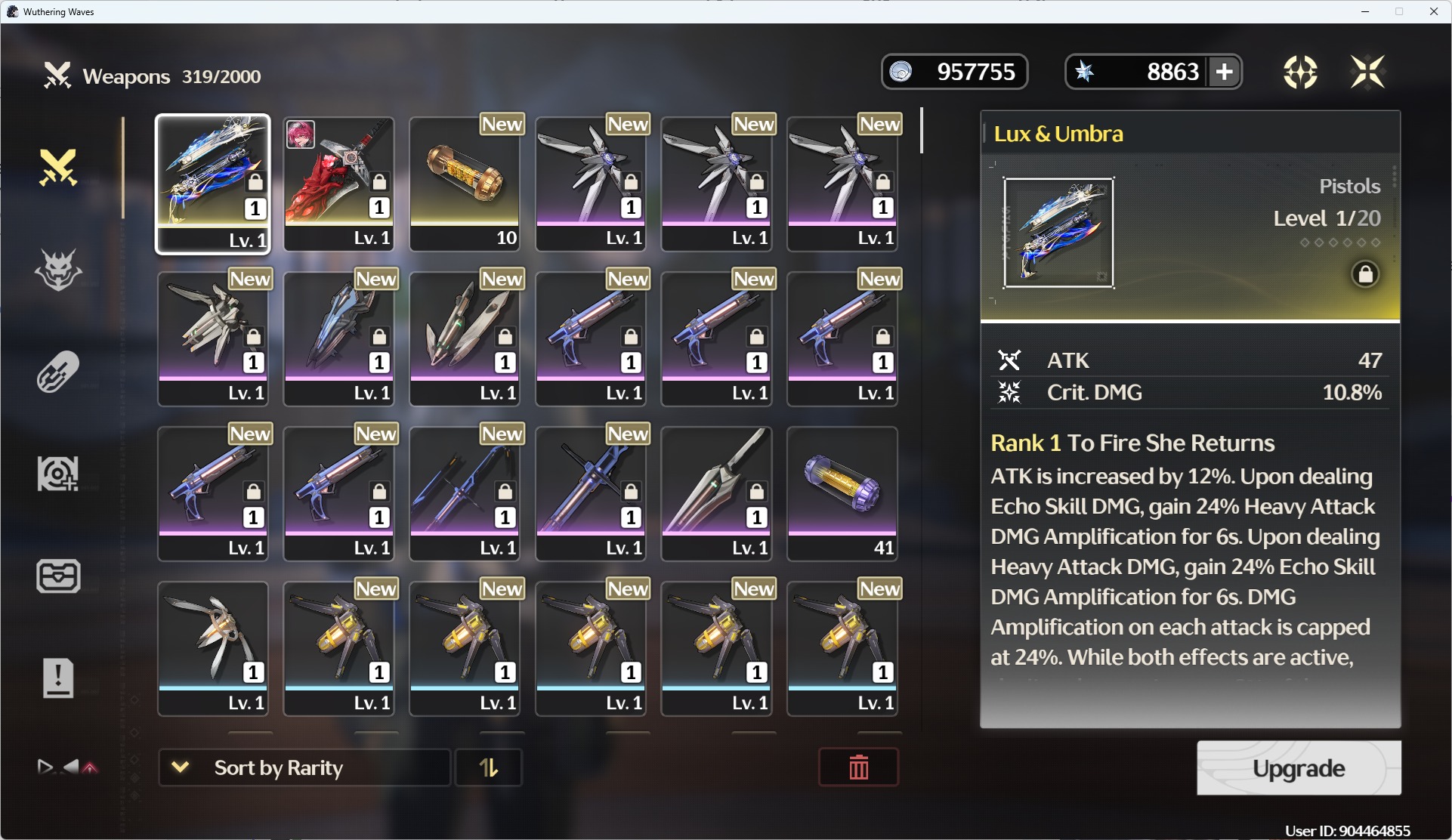Open the development materials tab

tap(58, 474)
